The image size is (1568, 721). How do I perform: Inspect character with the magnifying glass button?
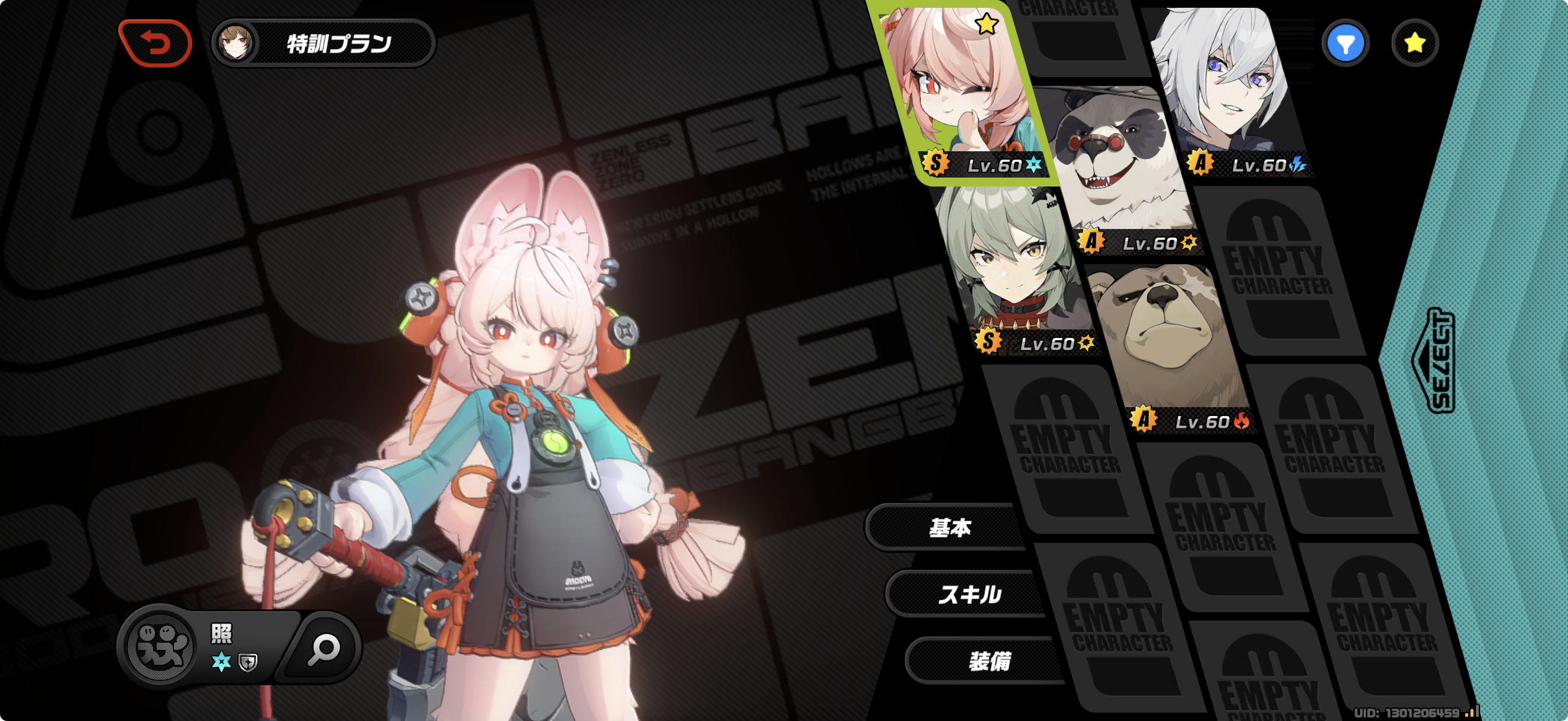click(323, 649)
